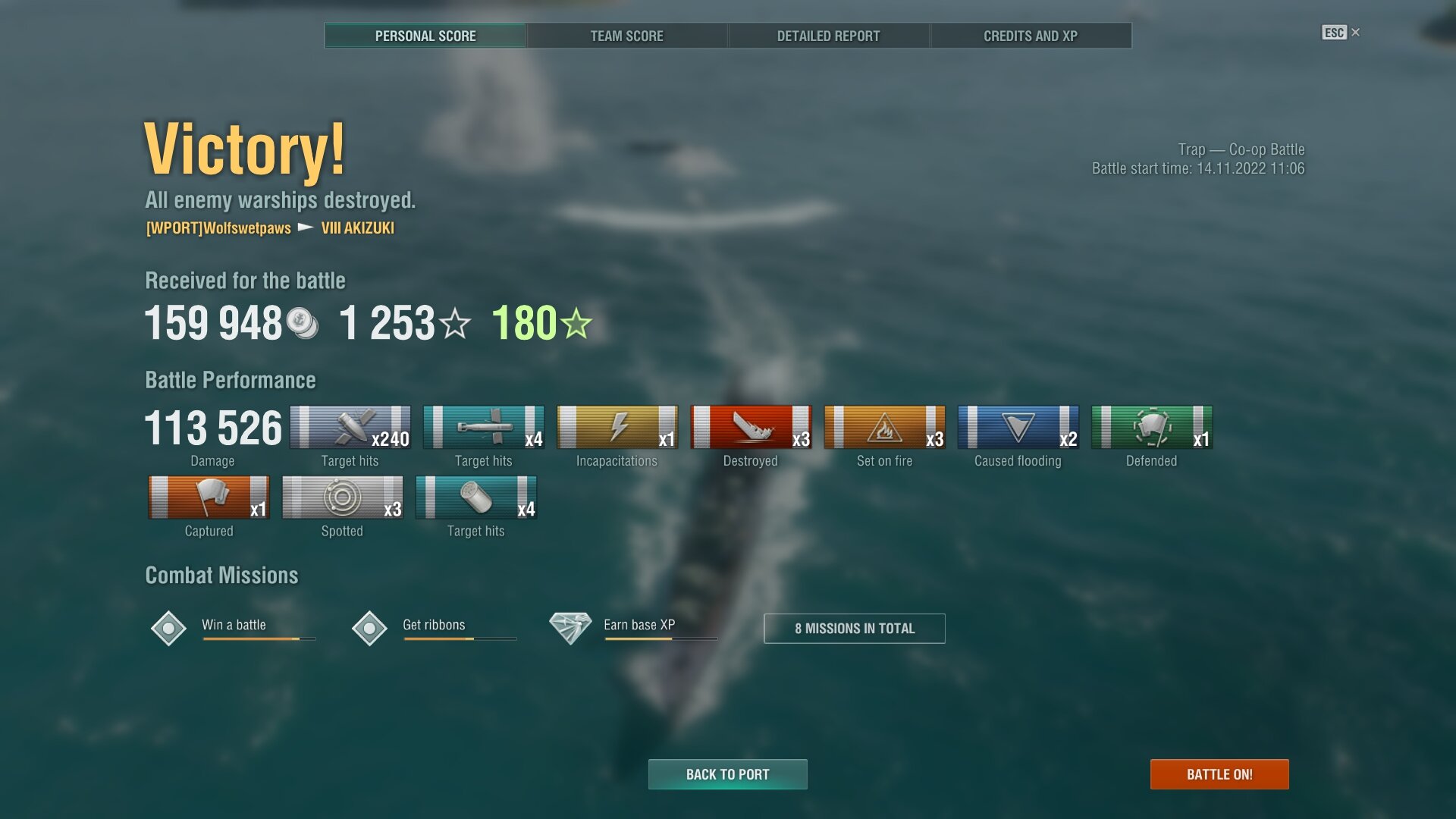
Task: Open the 8 Missions in Total list
Action: [x=854, y=629]
